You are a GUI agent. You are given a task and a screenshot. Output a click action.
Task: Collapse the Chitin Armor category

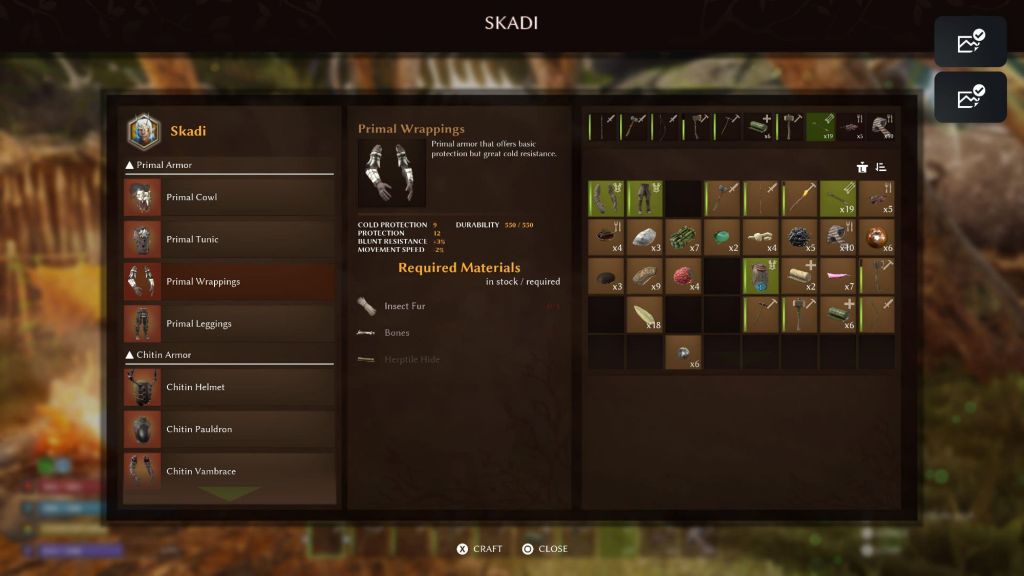(x=129, y=355)
